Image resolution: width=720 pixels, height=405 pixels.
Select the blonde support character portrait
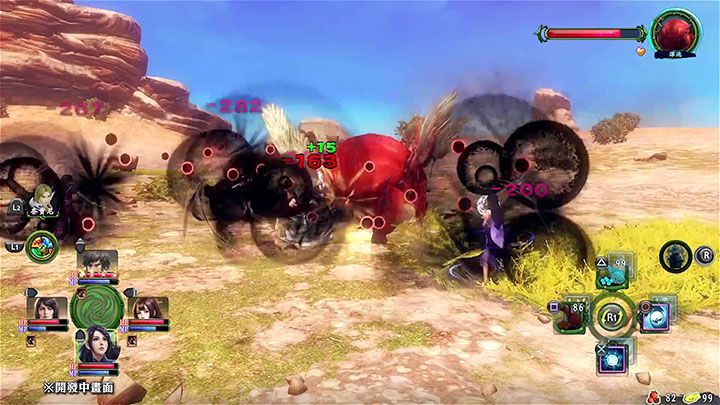coord(43,200)
